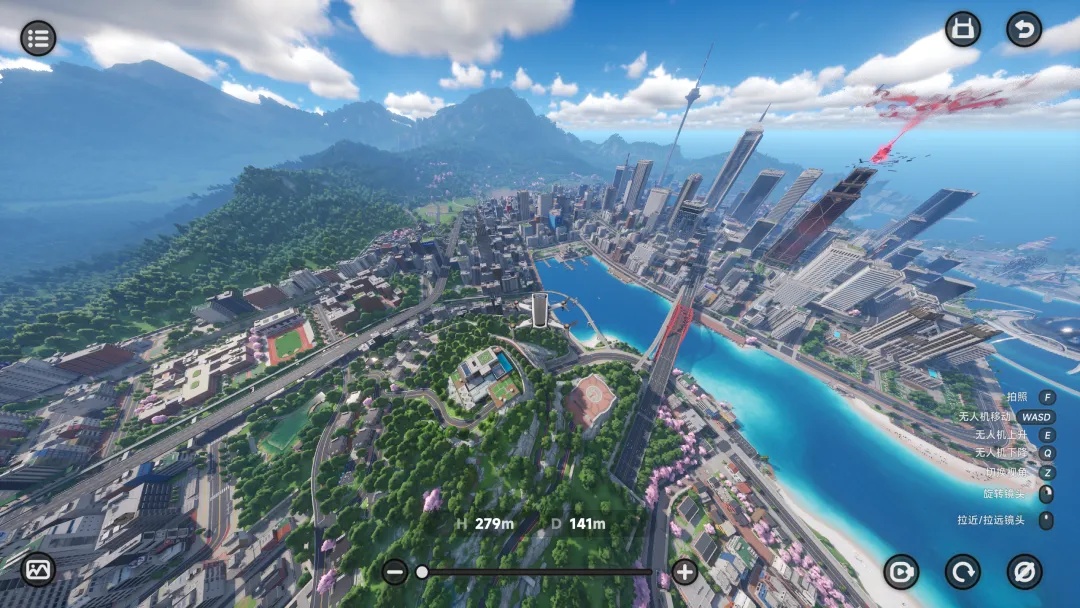Image resolution: width=1080 pixels, height=608 pixels.
Task: Switch to video recording mode
Action: coord(901,571)
